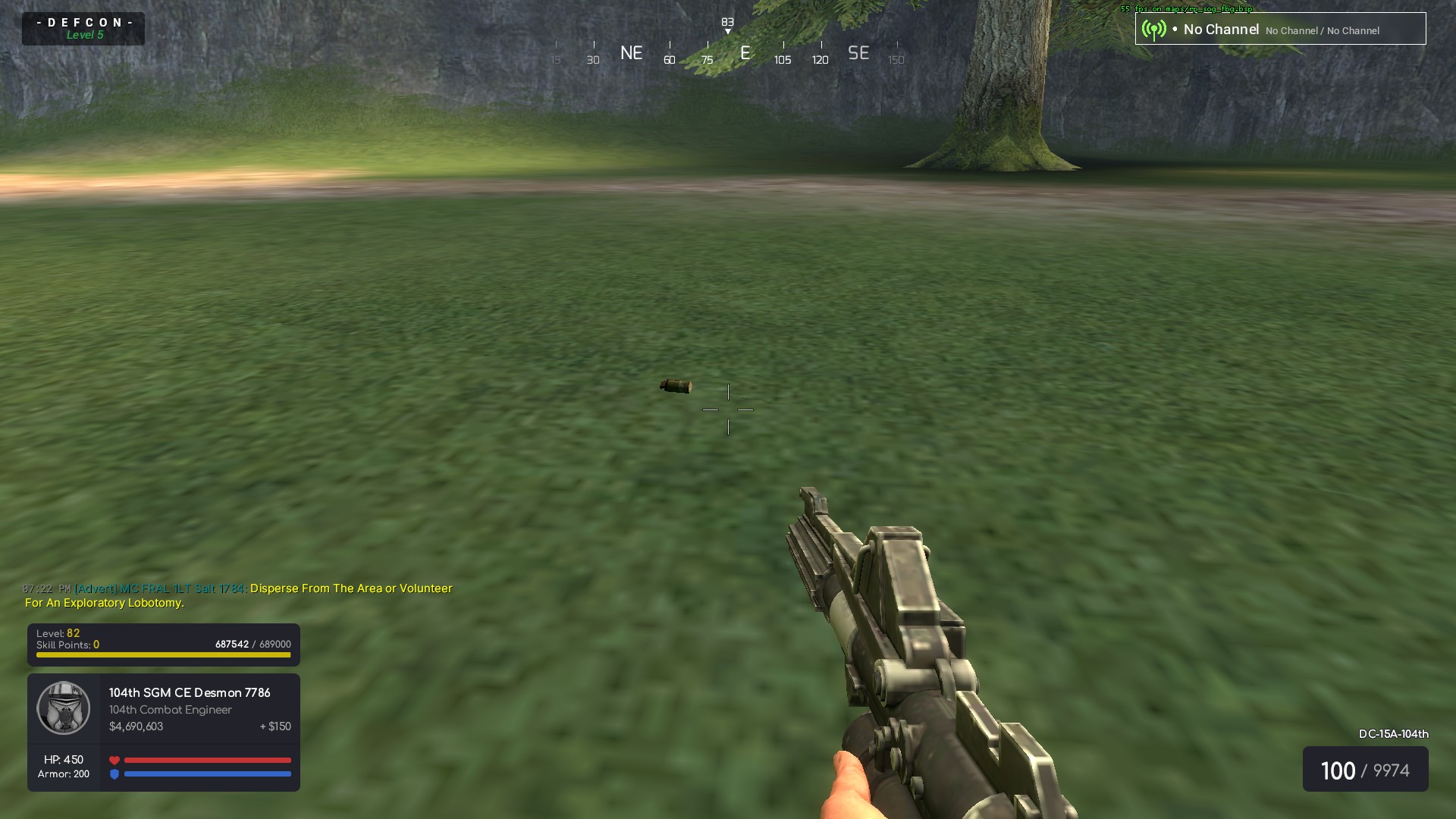Viewport: 1456px width, 819px height.
Task: Select the heart icon next to the HP bar
Action: click(115, 759)
